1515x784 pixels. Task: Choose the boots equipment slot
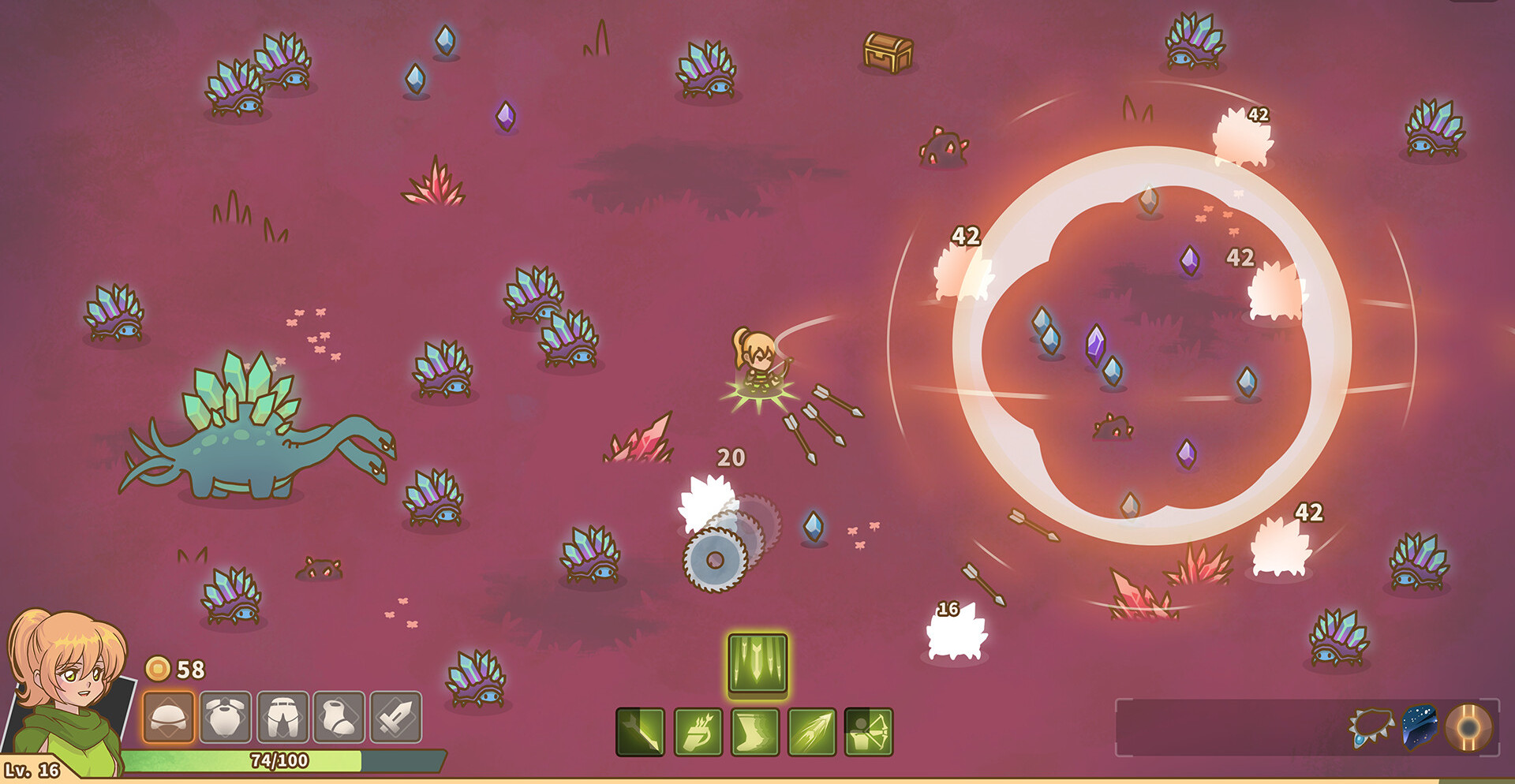point(339,717)
